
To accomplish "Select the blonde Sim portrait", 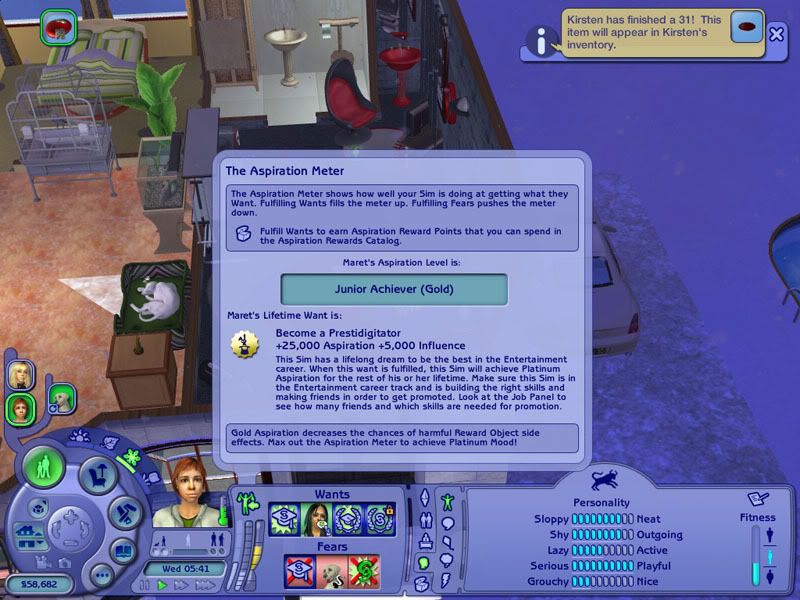I will pos(18,374).
